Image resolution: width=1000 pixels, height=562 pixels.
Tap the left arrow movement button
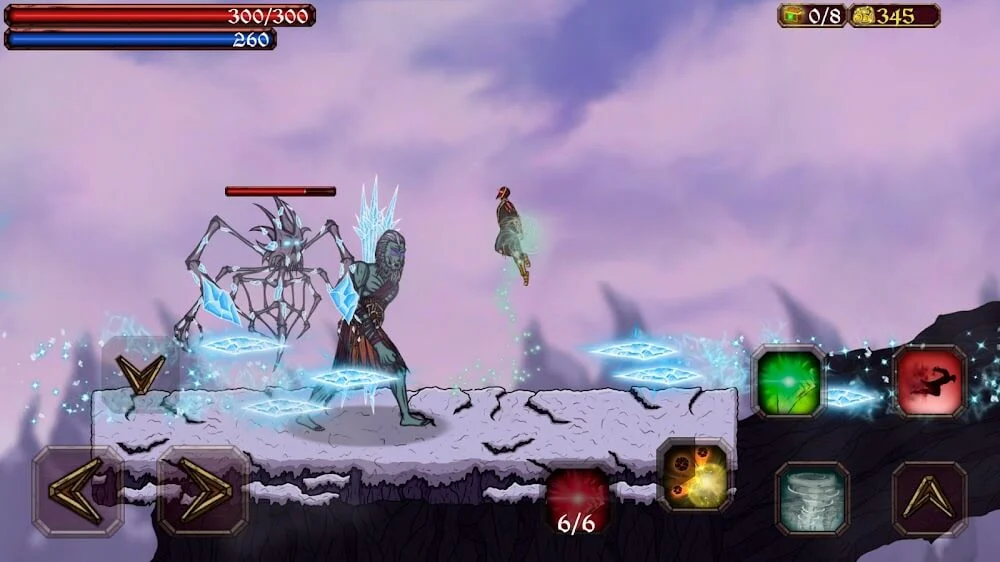coord(77,491)
